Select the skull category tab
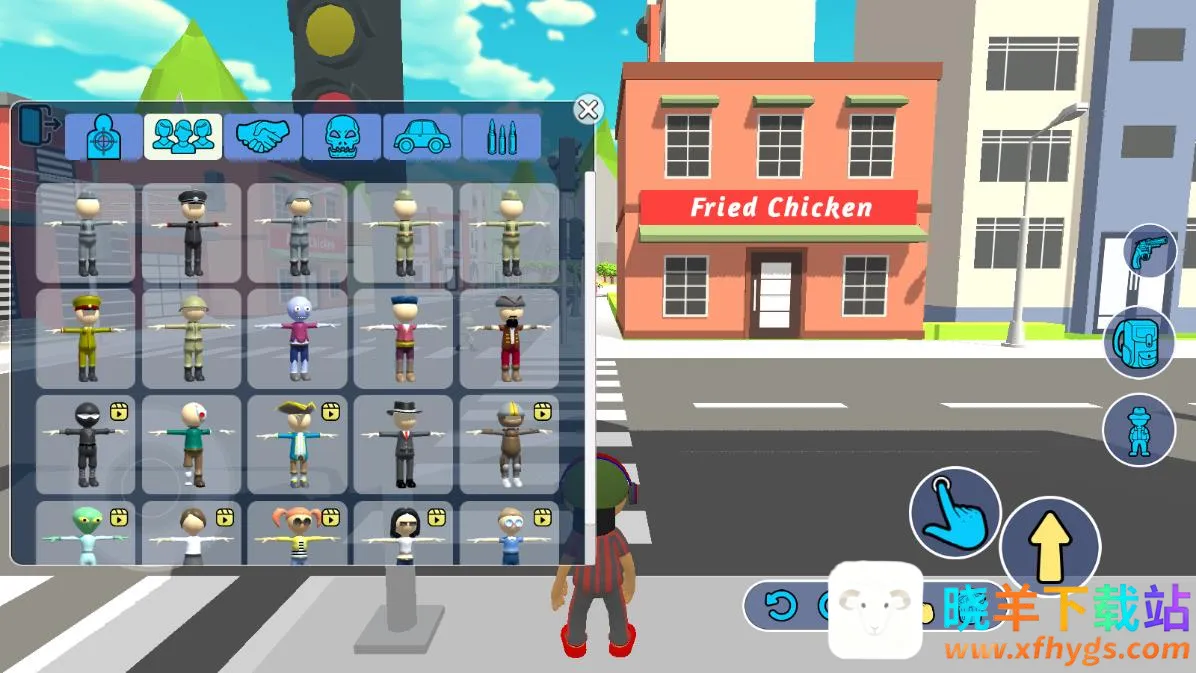This screenshot has width=1196, height=673. tap(342, 137)
